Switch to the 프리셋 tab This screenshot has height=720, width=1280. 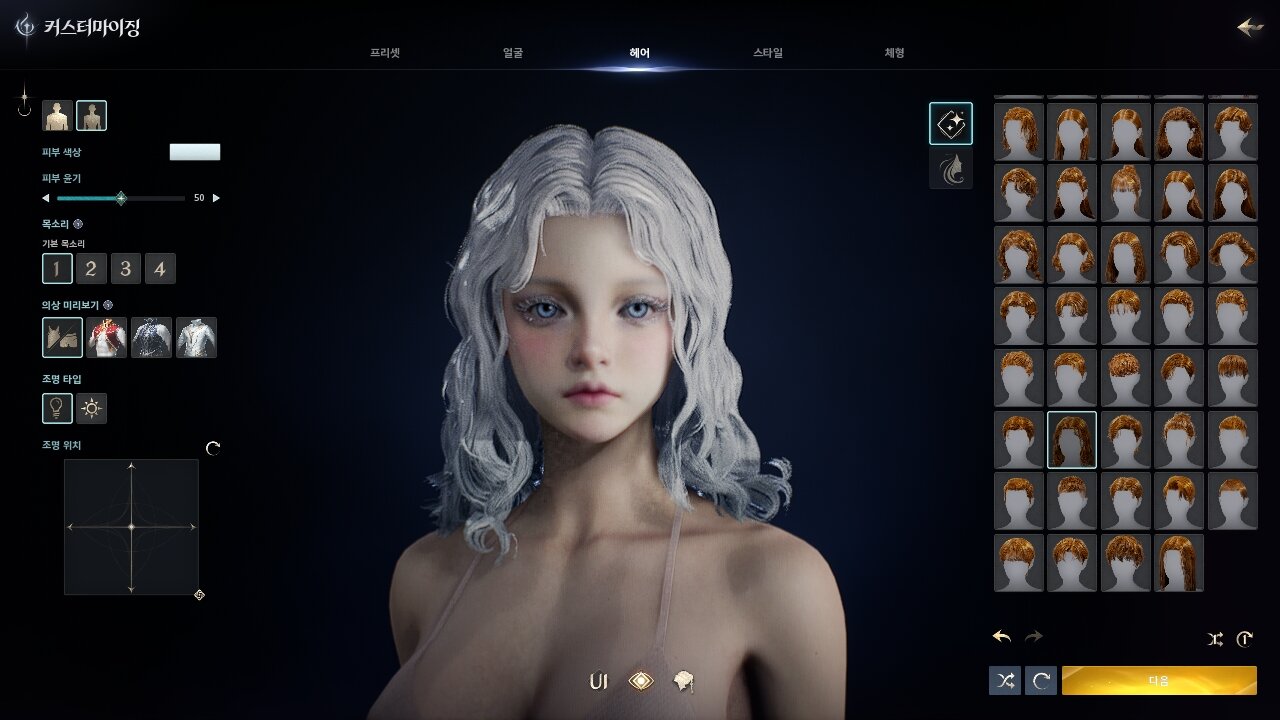384,53
